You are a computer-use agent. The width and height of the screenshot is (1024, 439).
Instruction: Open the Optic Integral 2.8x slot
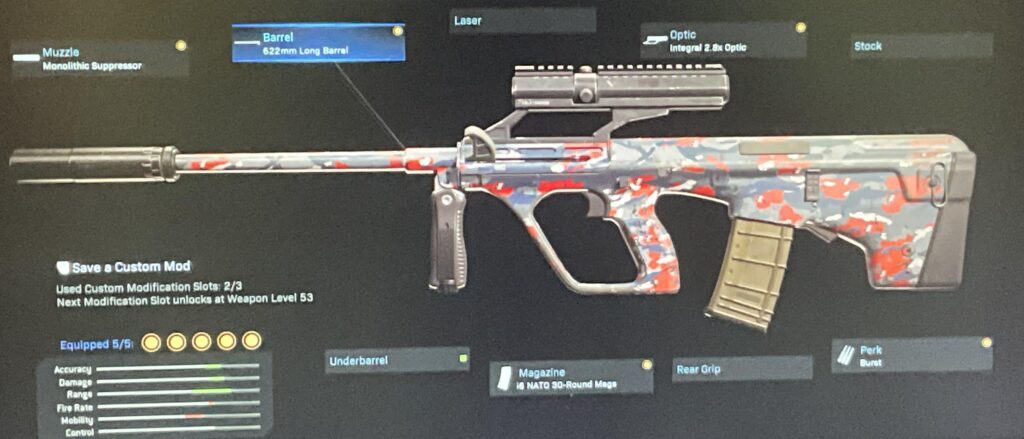coord(723,40)
